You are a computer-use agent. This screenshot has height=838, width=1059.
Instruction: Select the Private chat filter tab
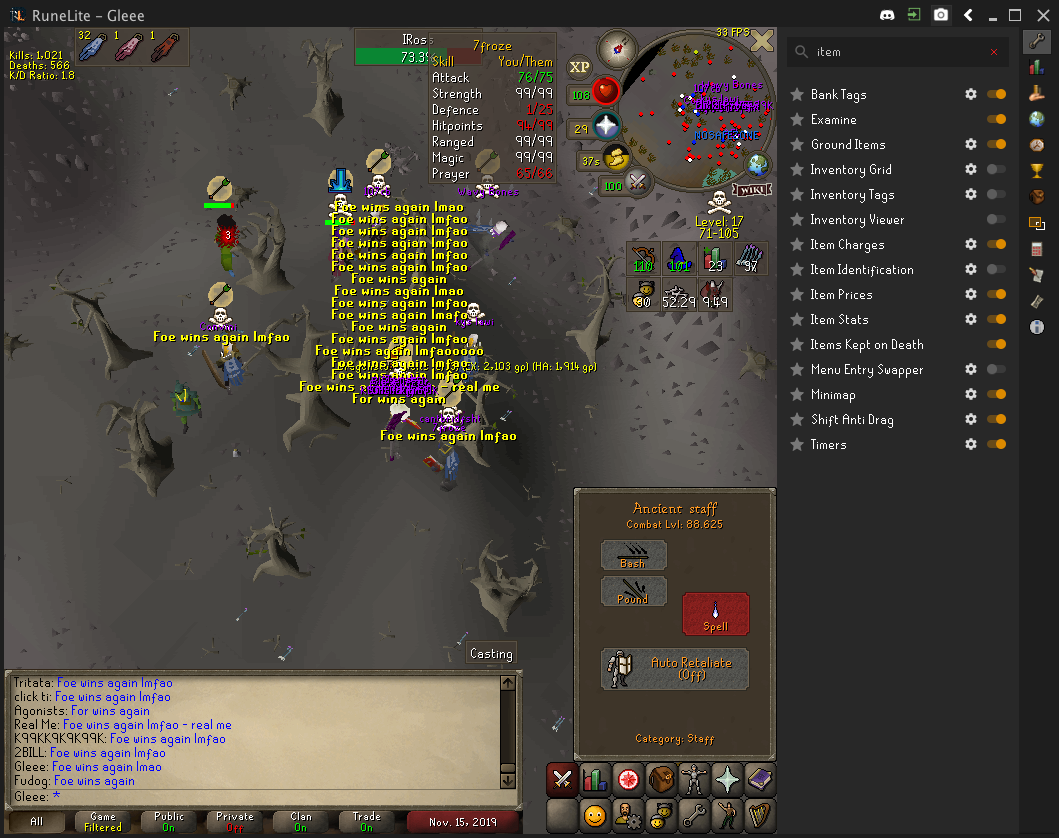coord(235,822)
